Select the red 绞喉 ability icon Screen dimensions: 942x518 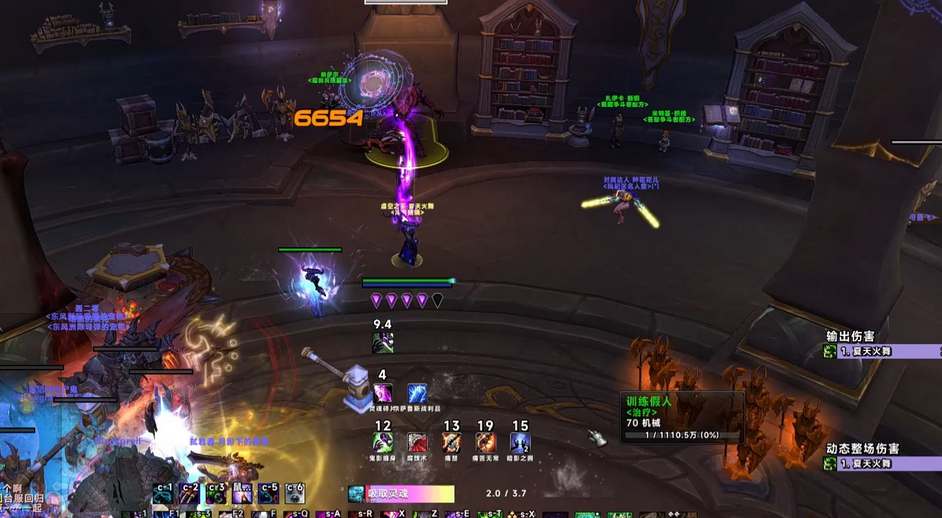pyautogui.click(x=416, y=441)
